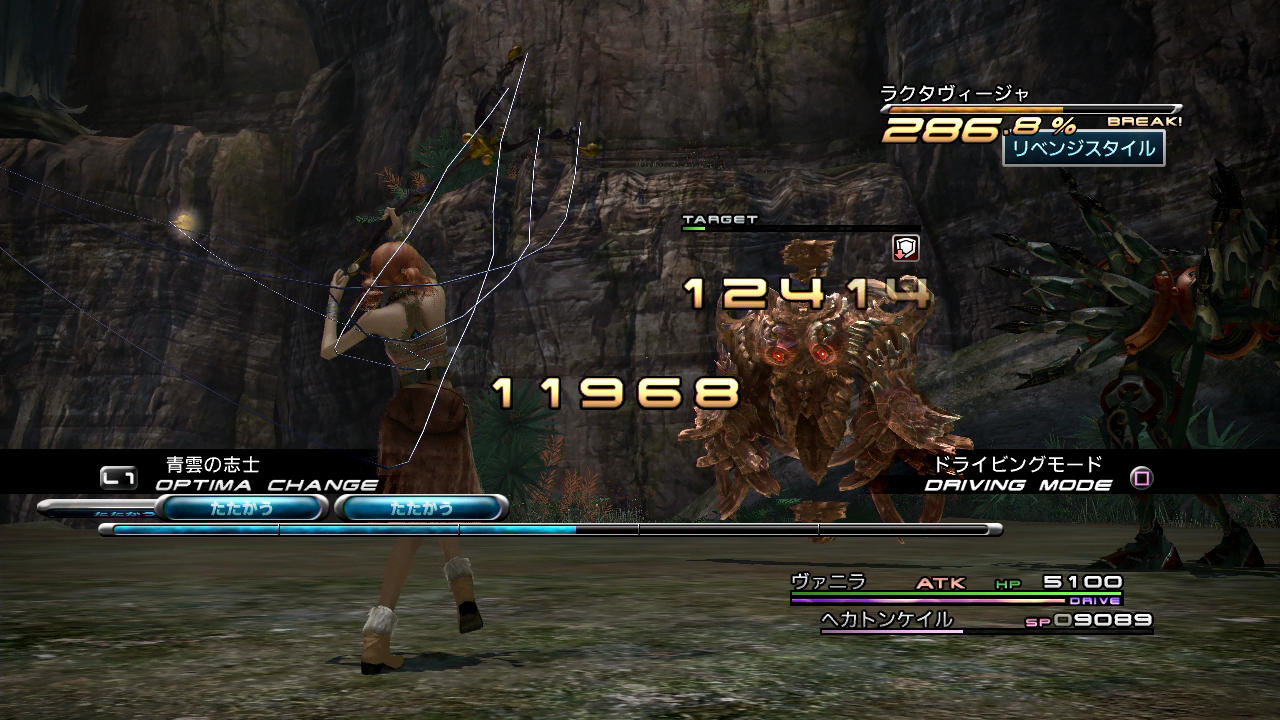The image size is (1280, 720).
Task: Click the リベンジスタイル label box
Action: point(1083,149)
